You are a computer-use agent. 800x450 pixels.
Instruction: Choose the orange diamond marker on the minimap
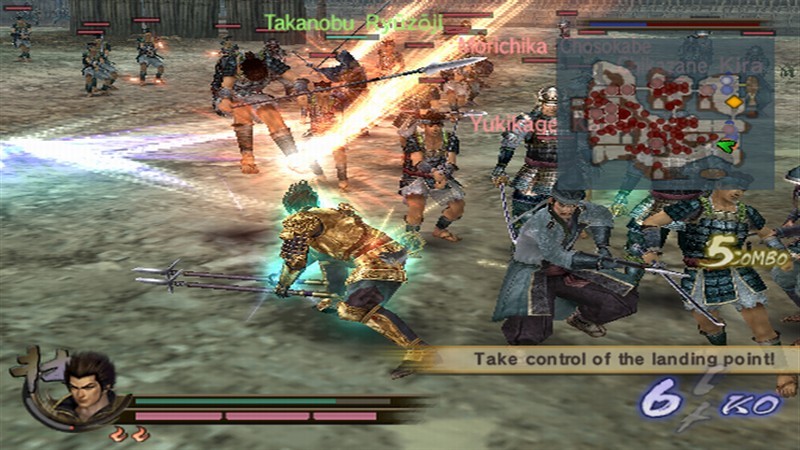(734, 102)
